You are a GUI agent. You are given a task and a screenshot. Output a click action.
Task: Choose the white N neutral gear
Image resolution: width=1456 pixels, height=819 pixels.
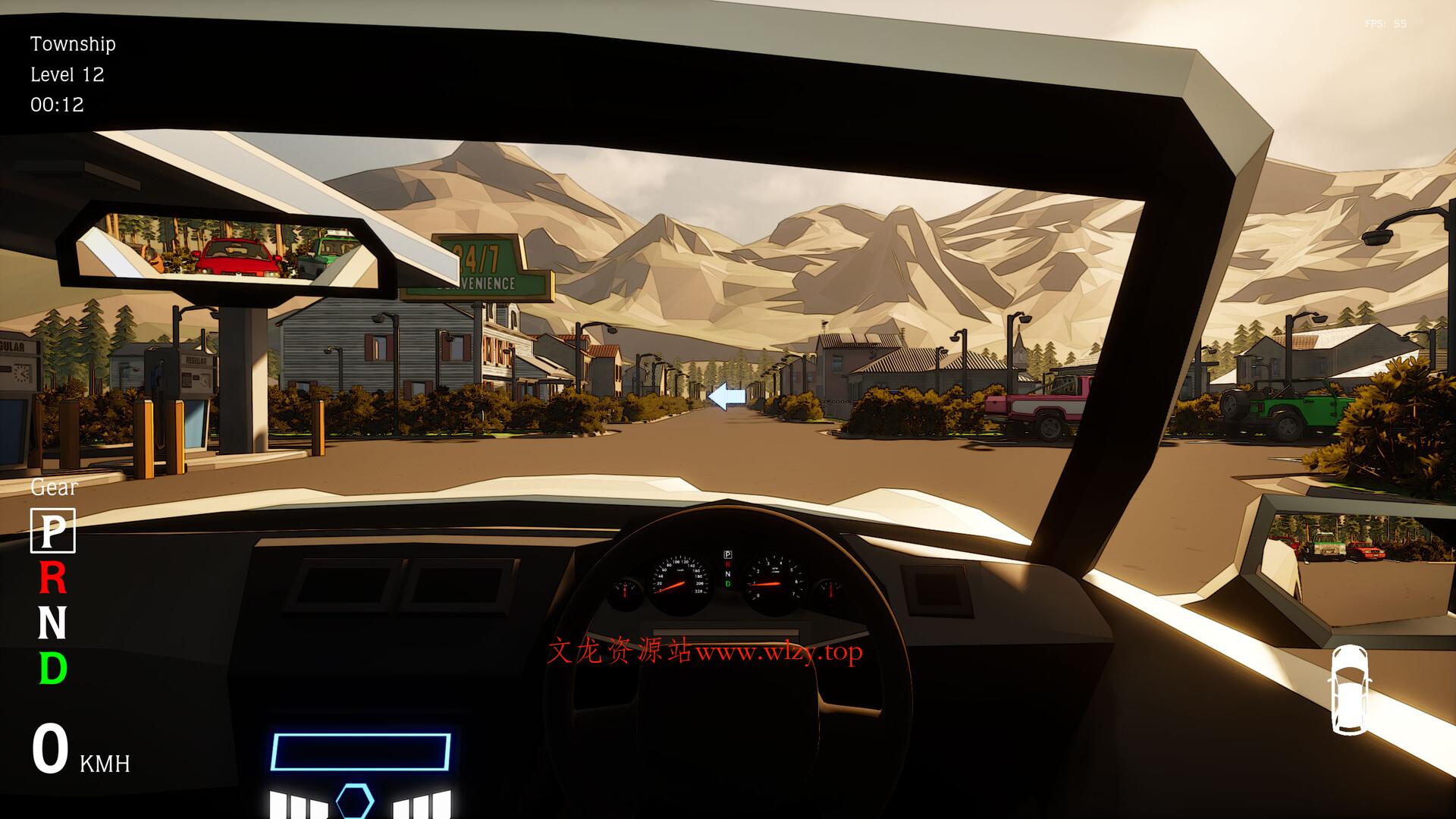[52, 623]
